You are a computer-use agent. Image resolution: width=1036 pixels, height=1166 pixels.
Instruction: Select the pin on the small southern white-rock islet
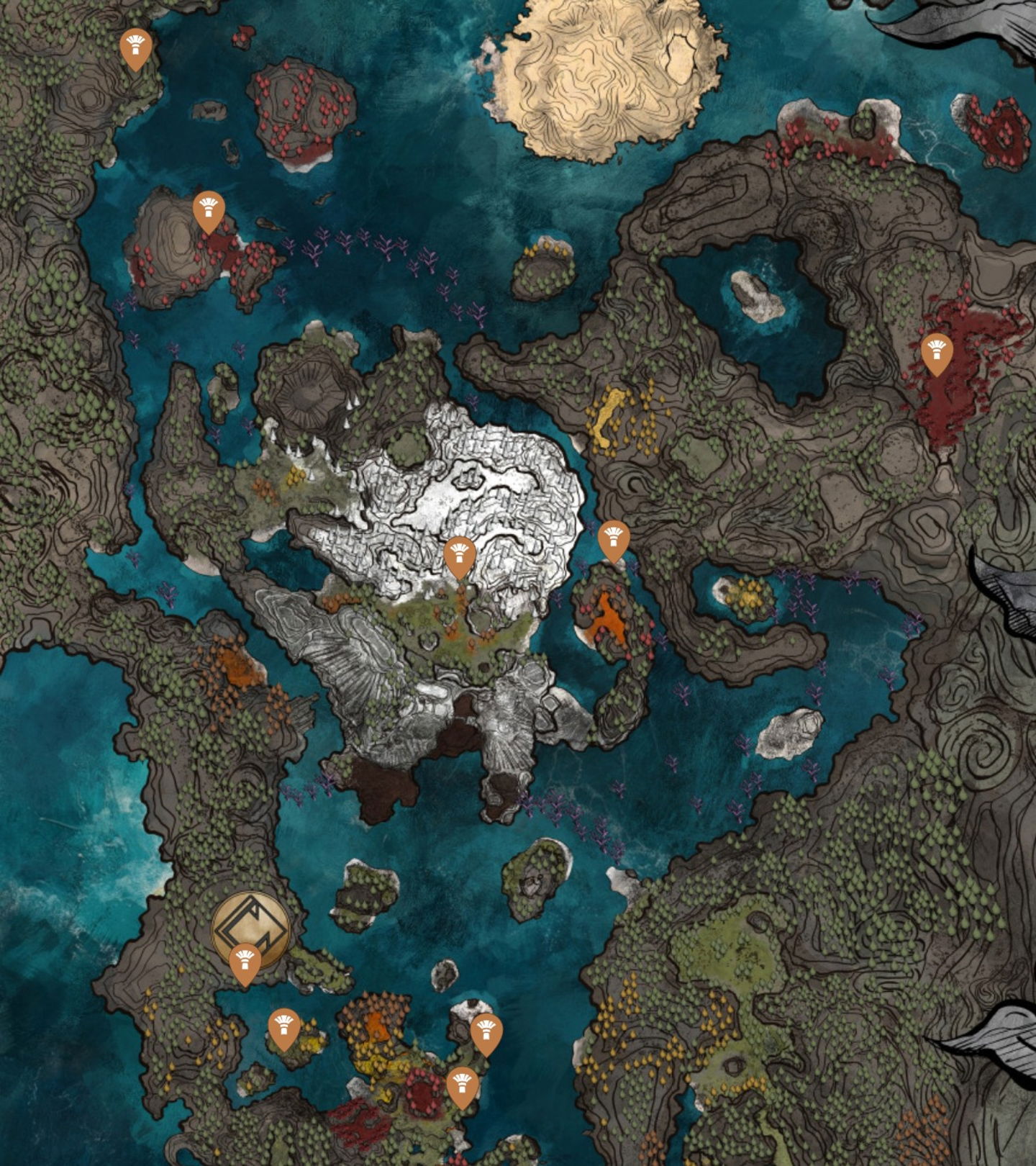486,1033
